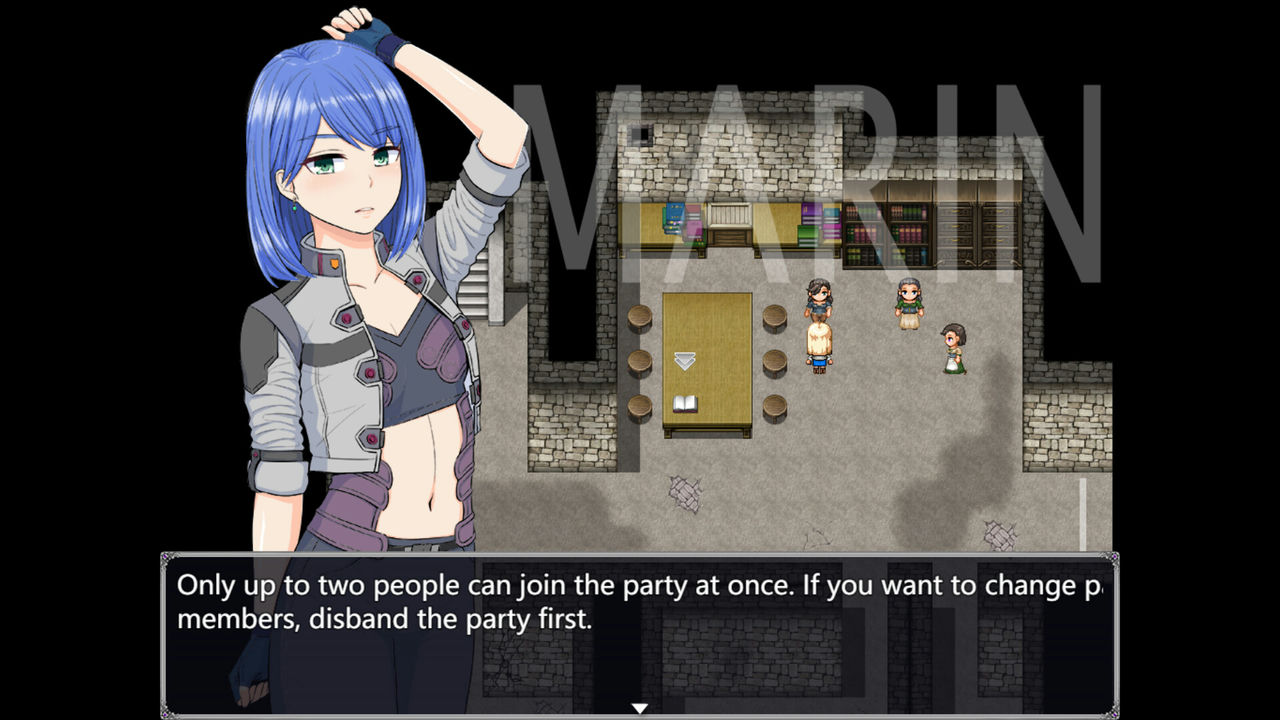Open the book lying on the table
The height and width of the screenshot is (720, 1280).
click(x=684, y=403)
